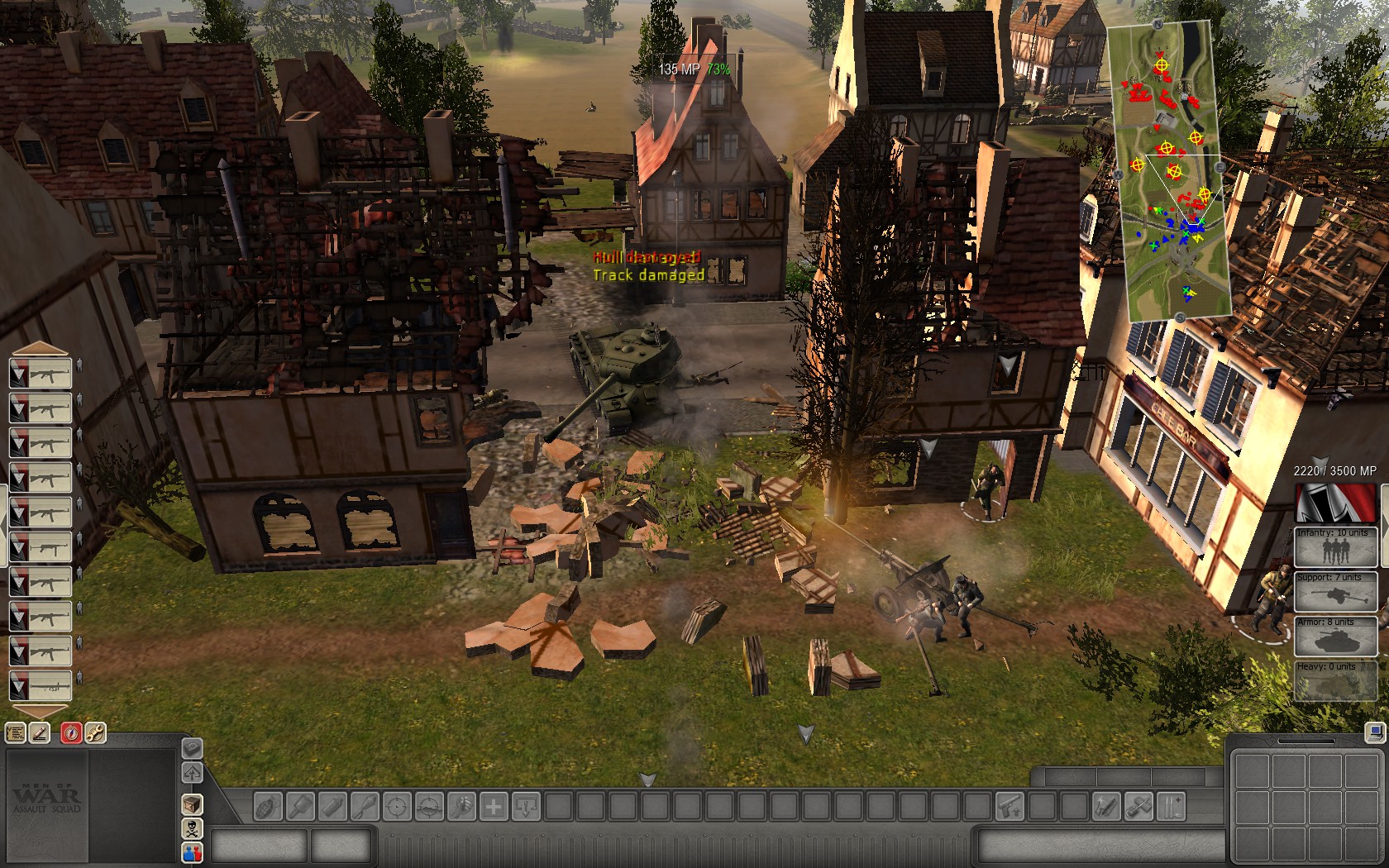This screenshot has height=868, width=1389.
Task: Select the rocket launcher squad member slot
Action: tap(41, 685)
